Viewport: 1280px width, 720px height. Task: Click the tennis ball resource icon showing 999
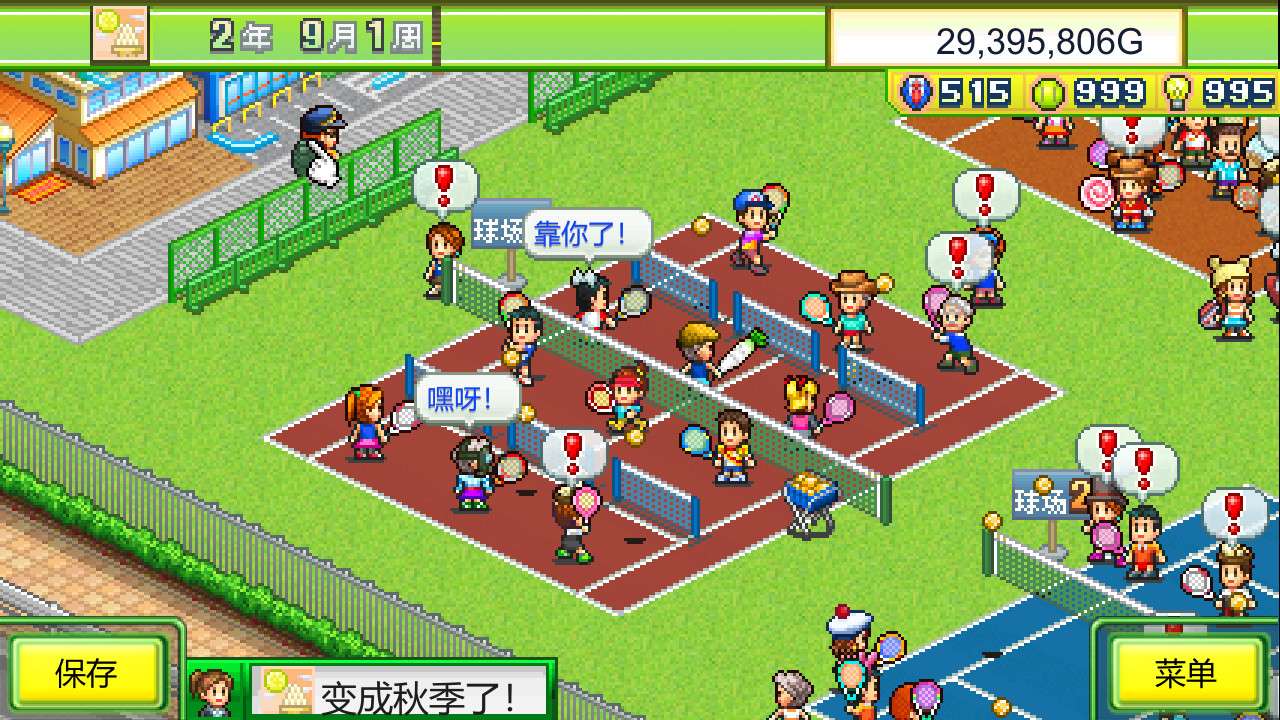[x=1049, y=91]
